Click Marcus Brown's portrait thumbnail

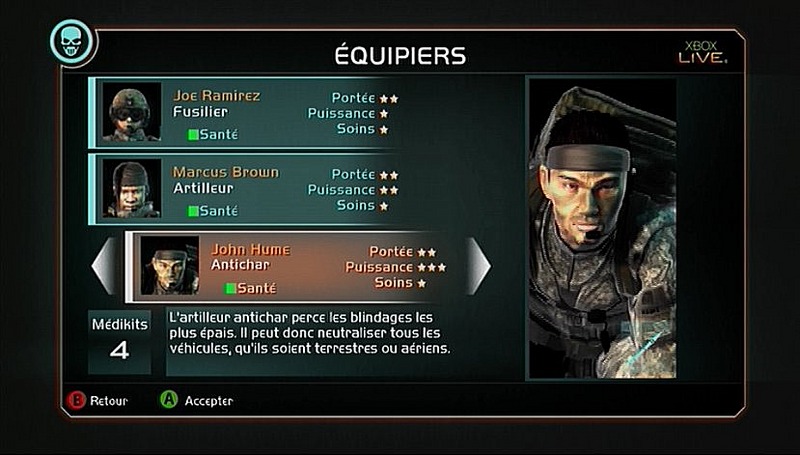click(x=132, y=188)
